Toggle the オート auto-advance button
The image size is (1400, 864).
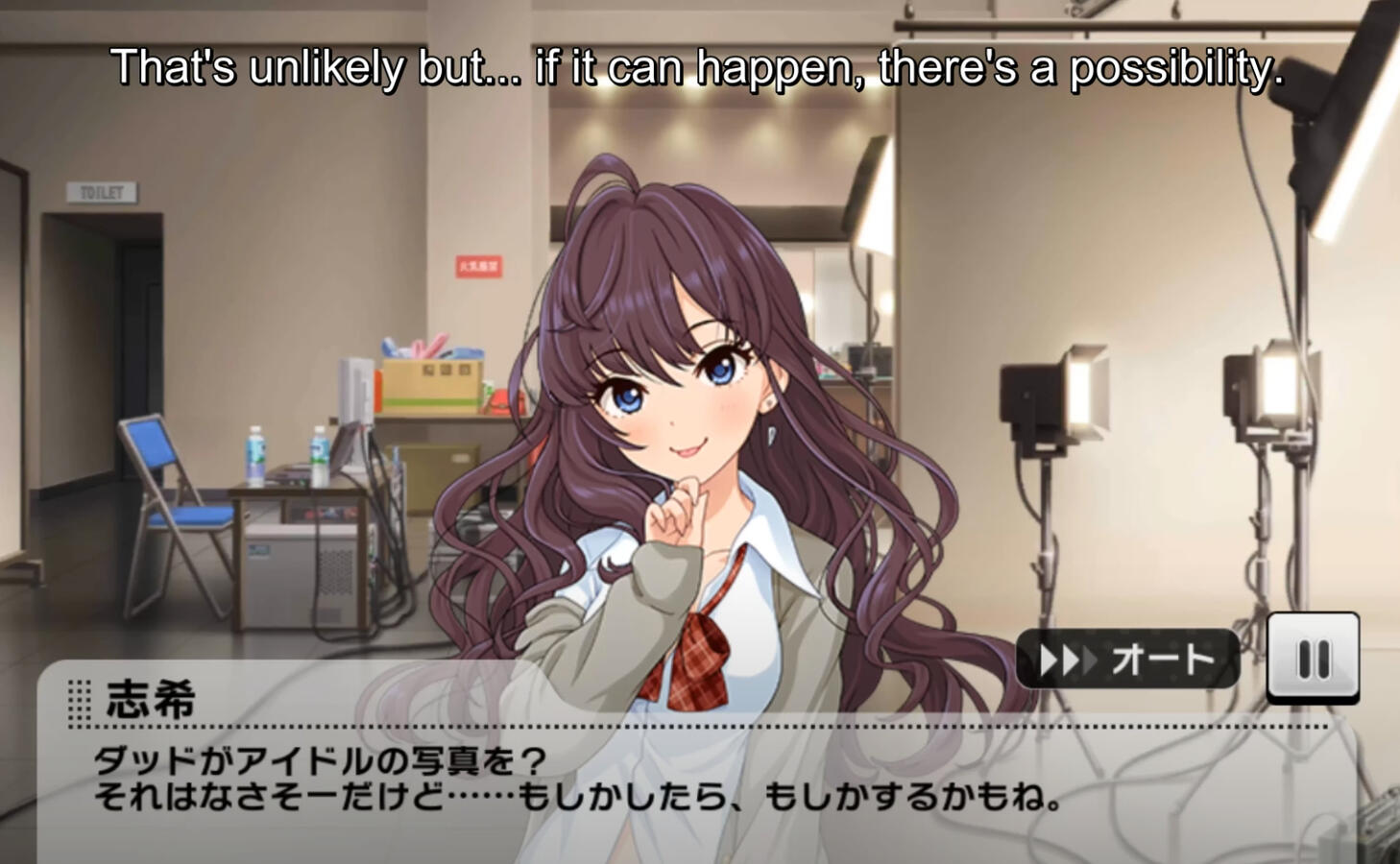click(1127, 660)
